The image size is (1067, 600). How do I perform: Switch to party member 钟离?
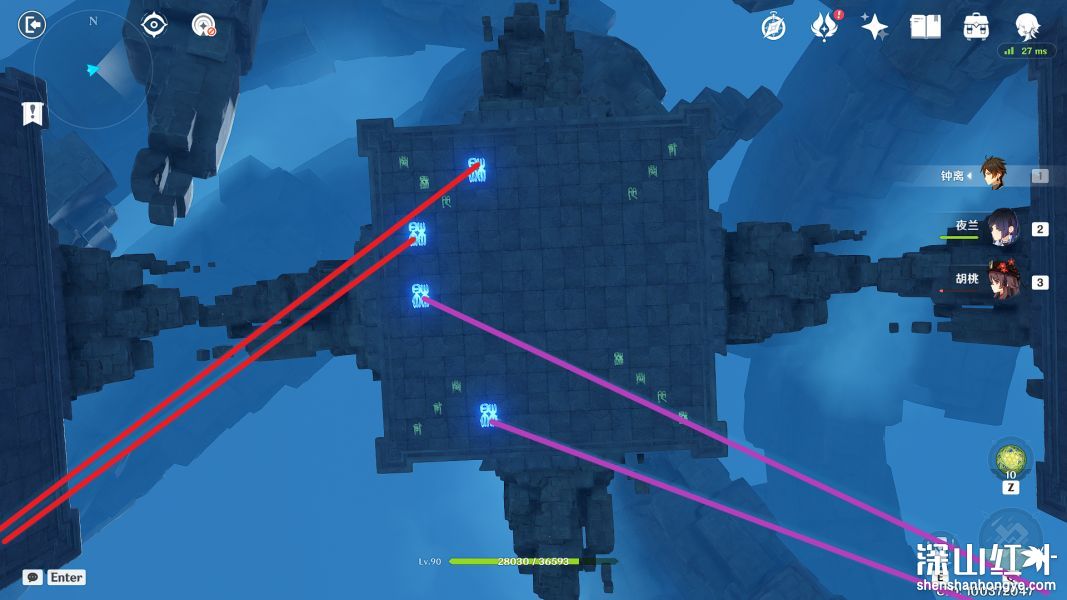993,175
